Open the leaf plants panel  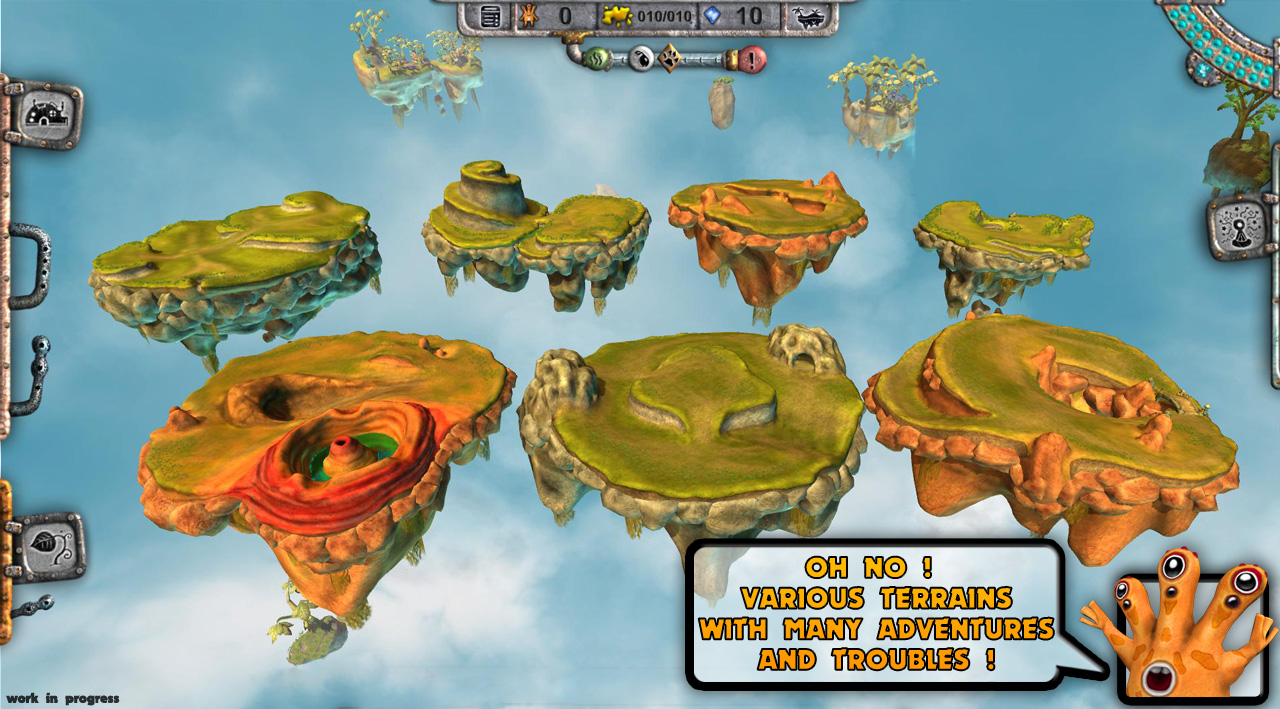coord(44,546)
